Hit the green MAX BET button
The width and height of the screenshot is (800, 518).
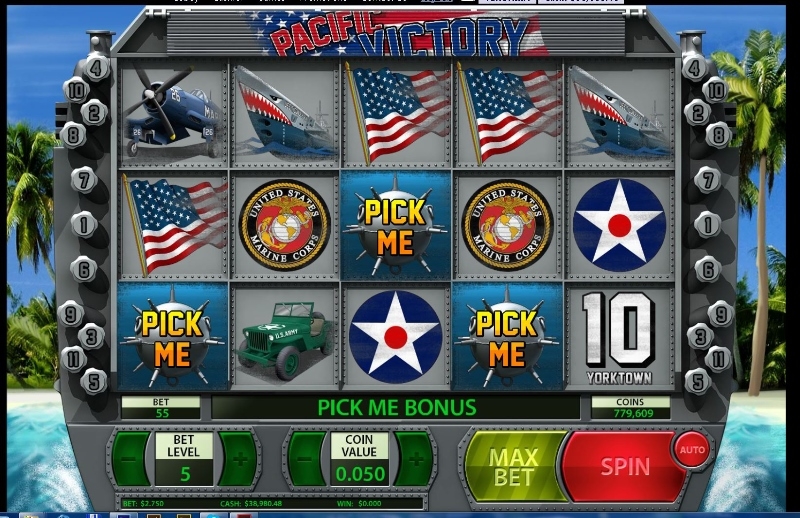pyautogui.click(x=512, y=467)
